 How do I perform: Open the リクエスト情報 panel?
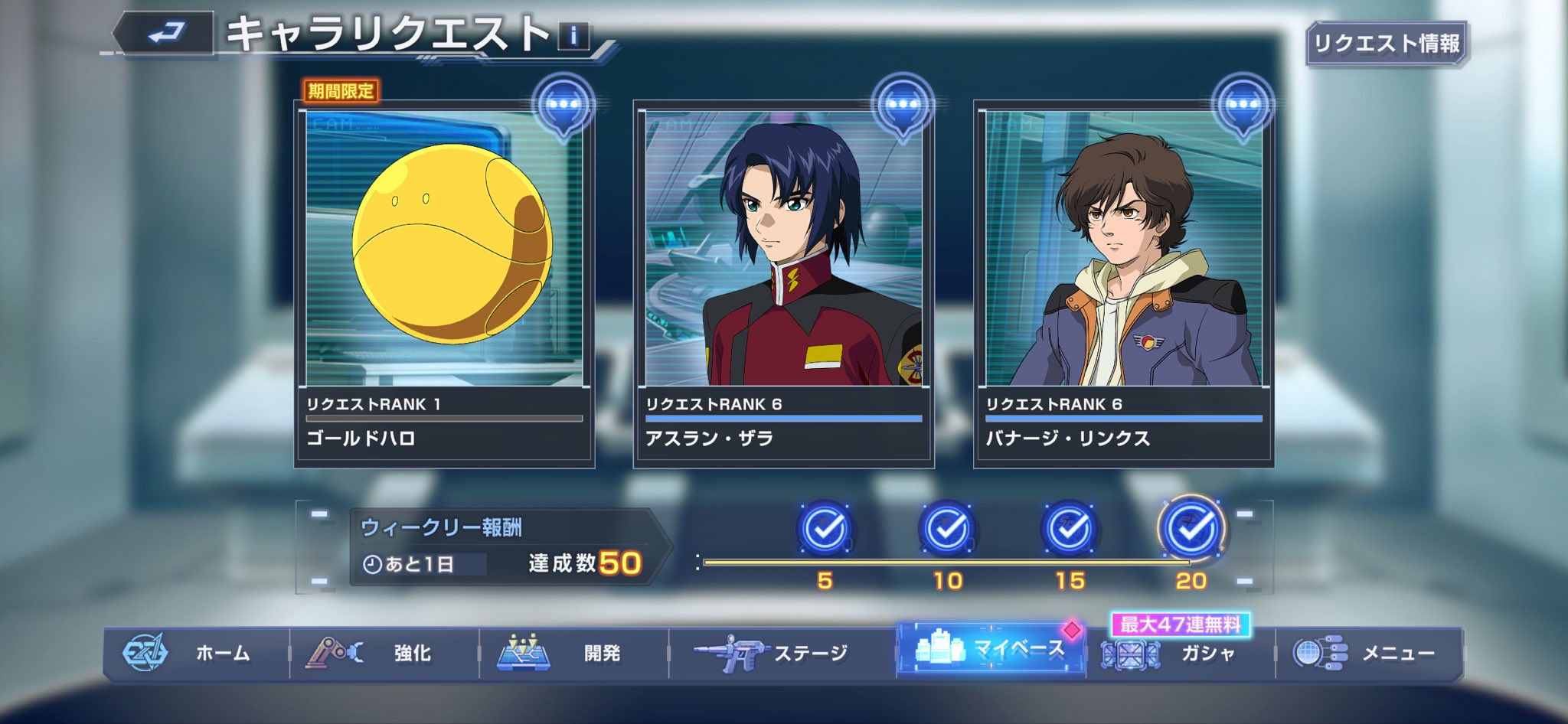pyautogui.click(x=1387, y=44)
